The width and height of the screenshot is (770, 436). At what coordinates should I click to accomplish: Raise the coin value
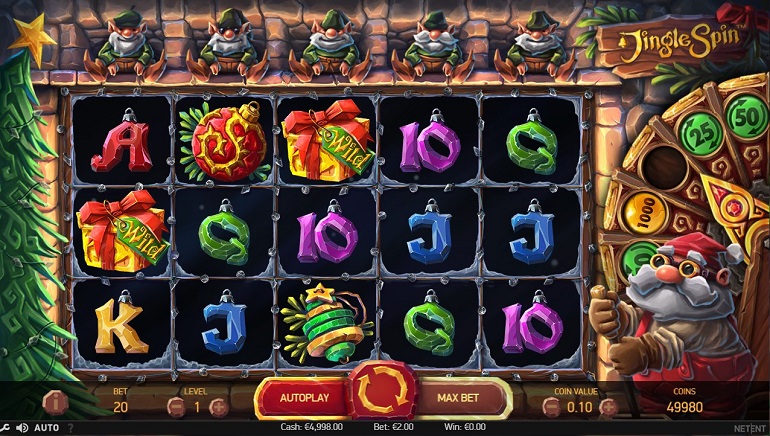[x=607, y=407]
